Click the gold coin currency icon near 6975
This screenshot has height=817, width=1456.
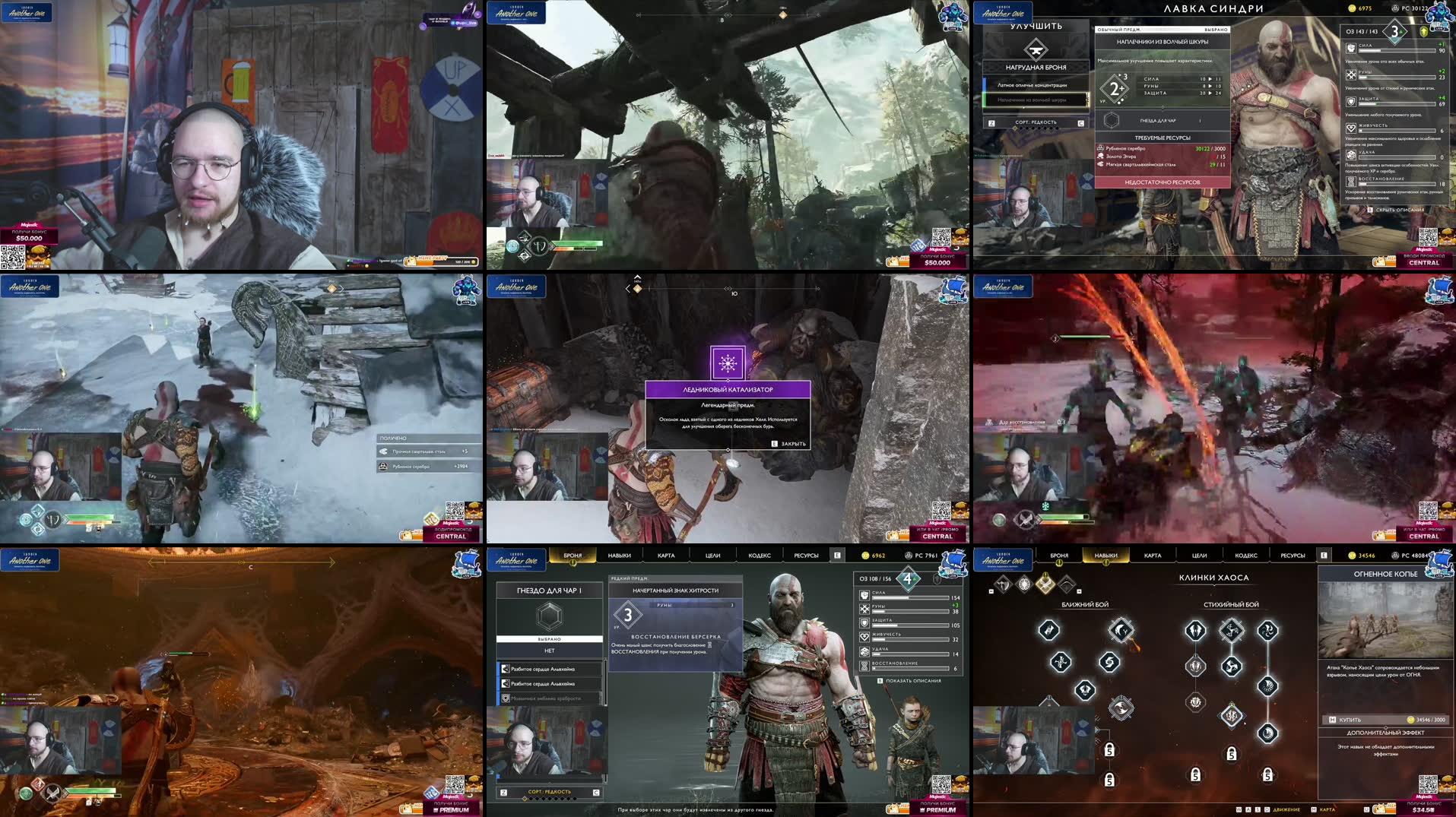pyautogui.click(x=1351, y=8)
